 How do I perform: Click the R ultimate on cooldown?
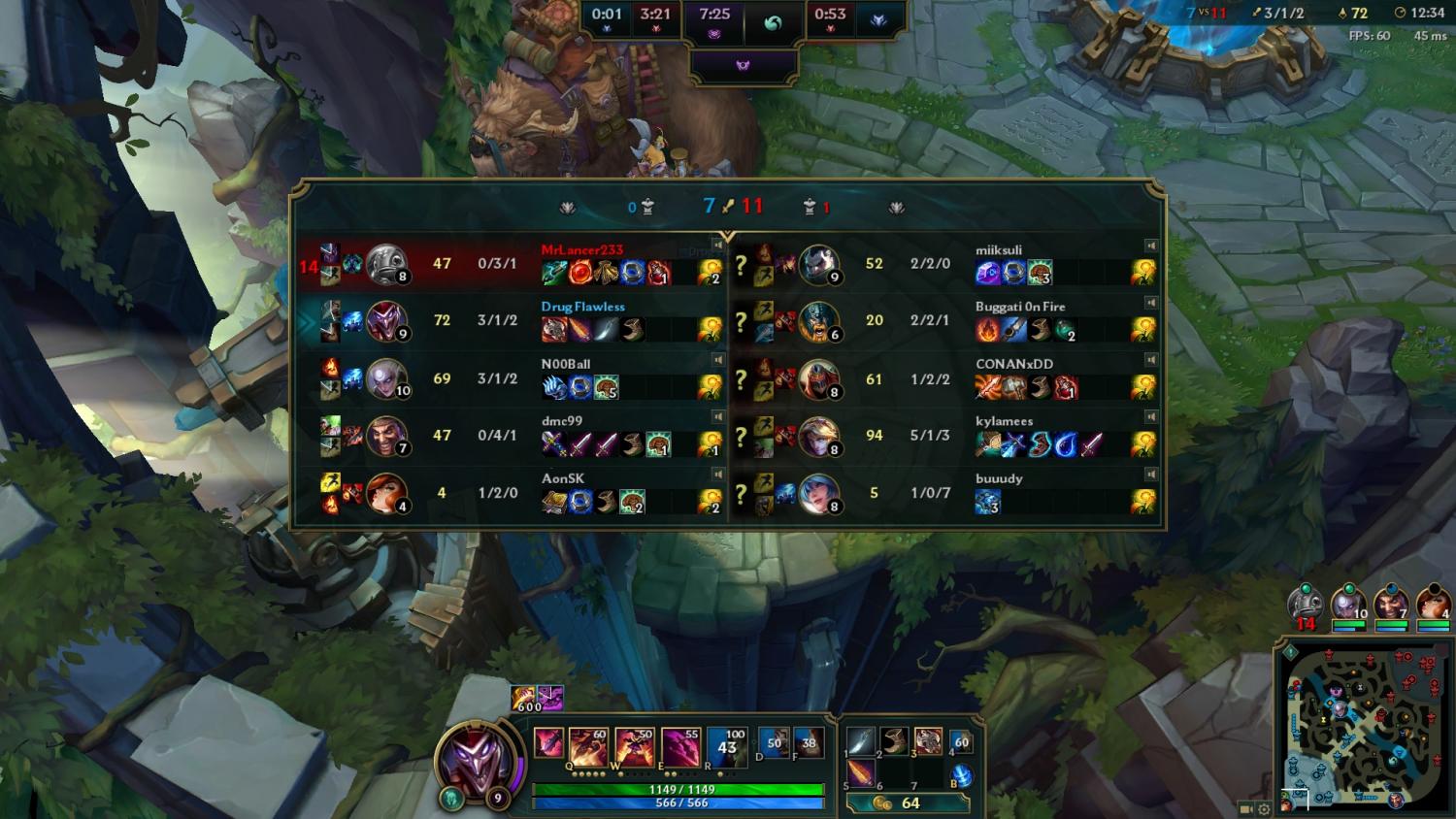pyautogui.click(x=726, y=747)
